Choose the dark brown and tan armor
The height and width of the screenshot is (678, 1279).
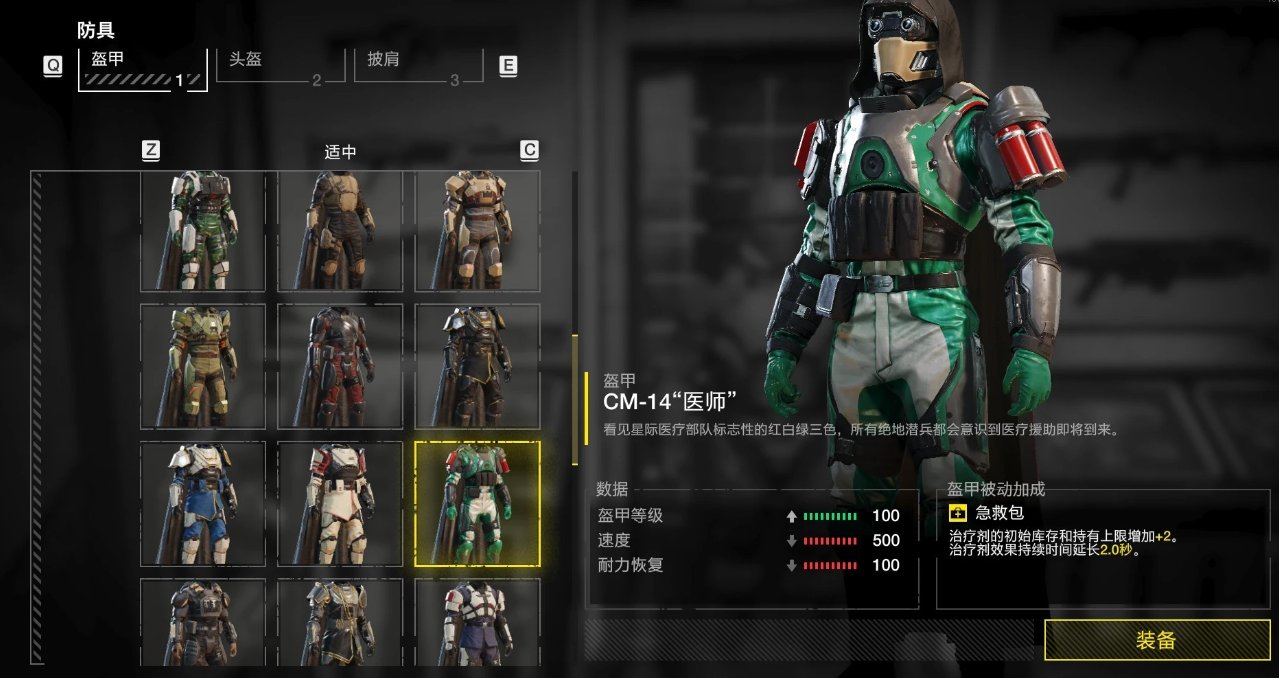click(340, 231)
